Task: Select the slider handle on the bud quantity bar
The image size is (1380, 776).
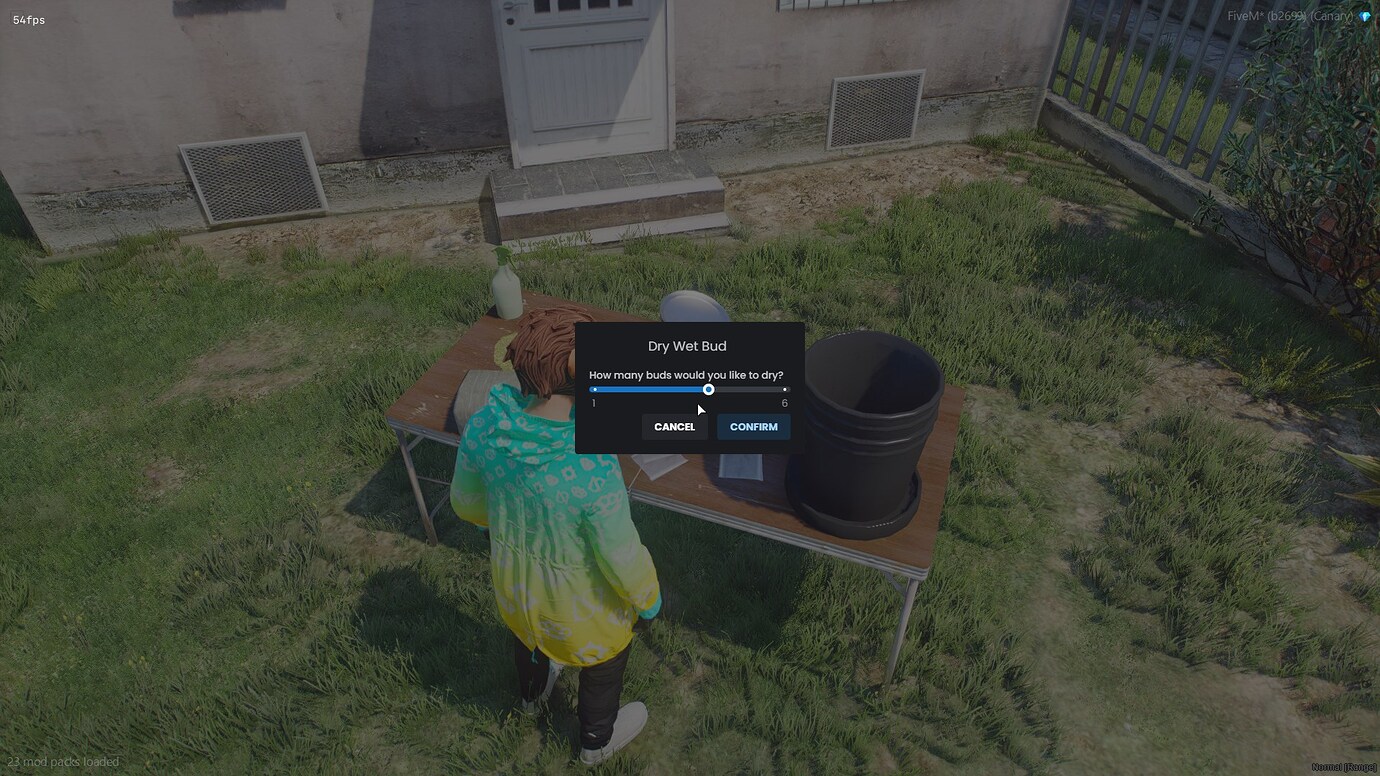Action: [x=709, y=389]
